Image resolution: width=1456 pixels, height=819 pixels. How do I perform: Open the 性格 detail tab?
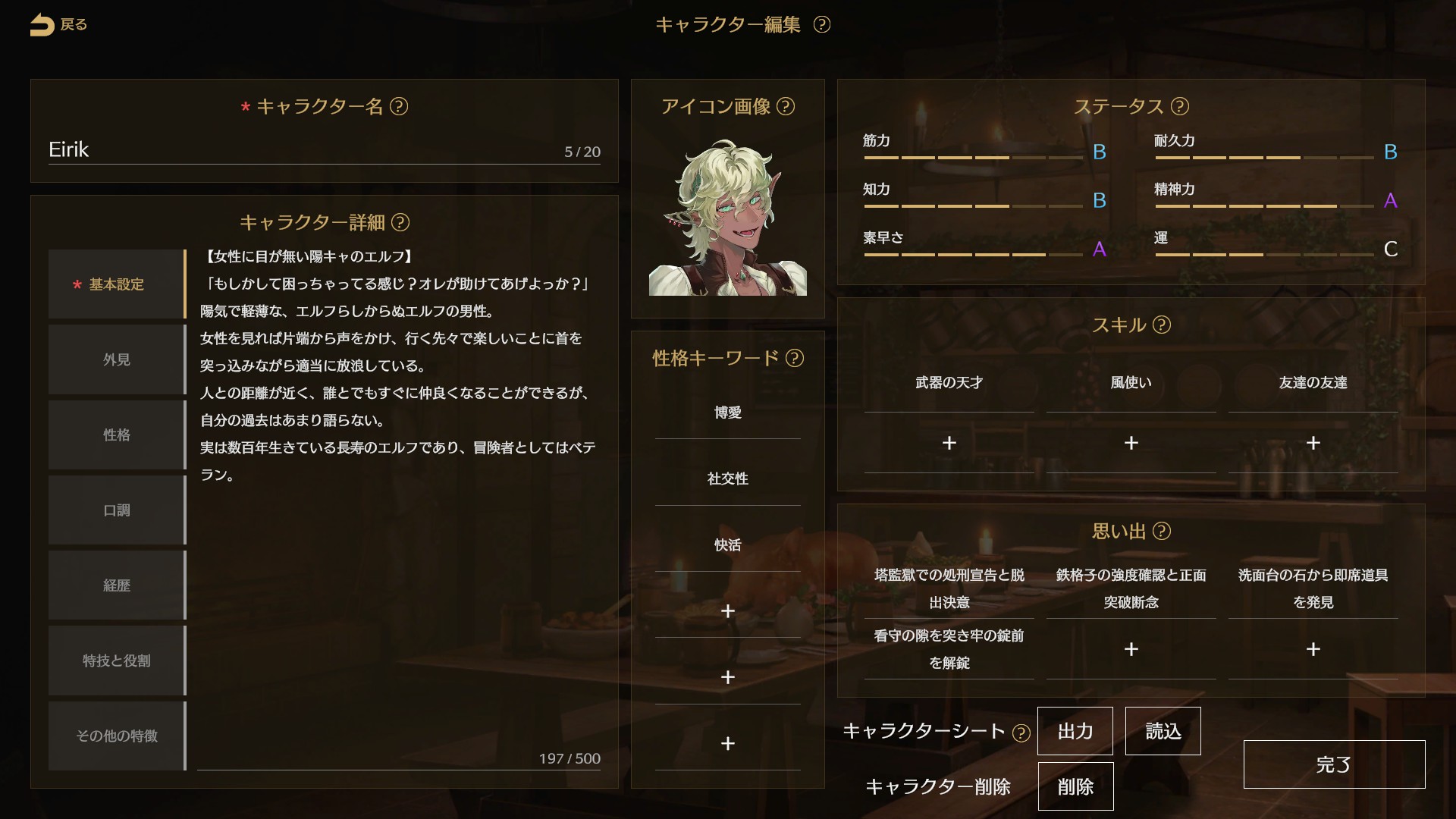click(117, 435)
